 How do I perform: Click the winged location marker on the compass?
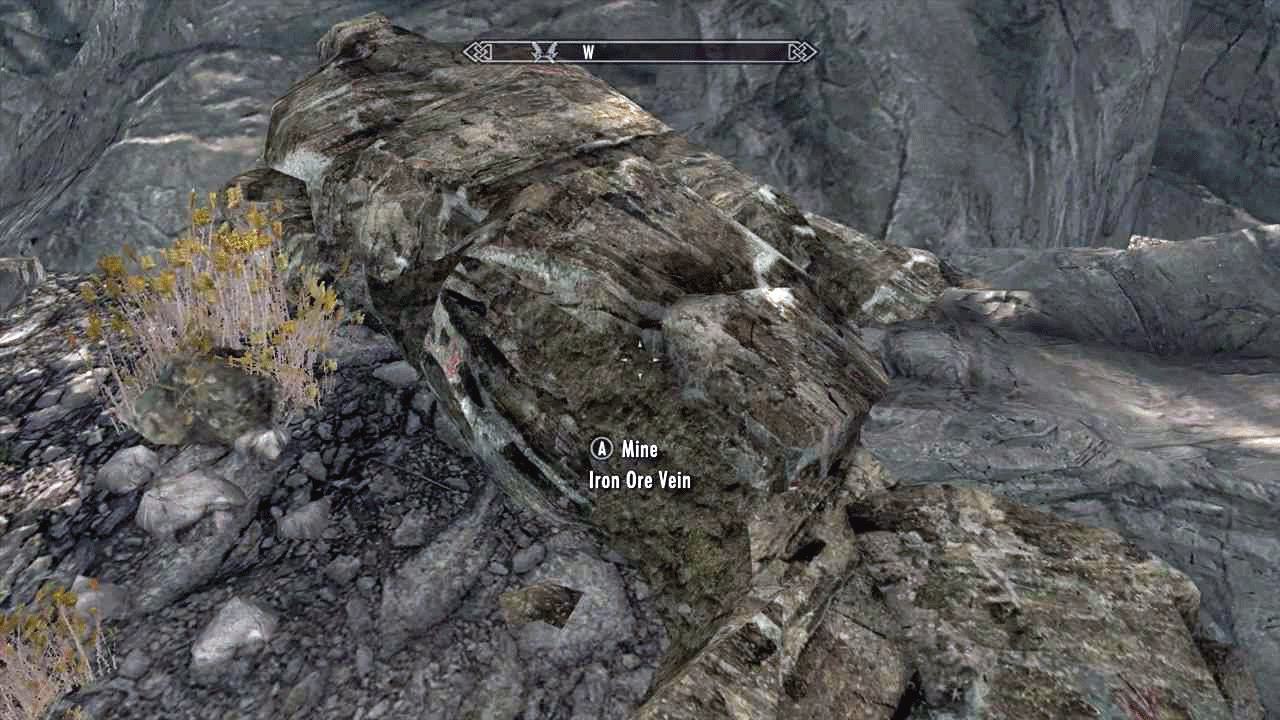pyautogui.click(x=545, y=52)
